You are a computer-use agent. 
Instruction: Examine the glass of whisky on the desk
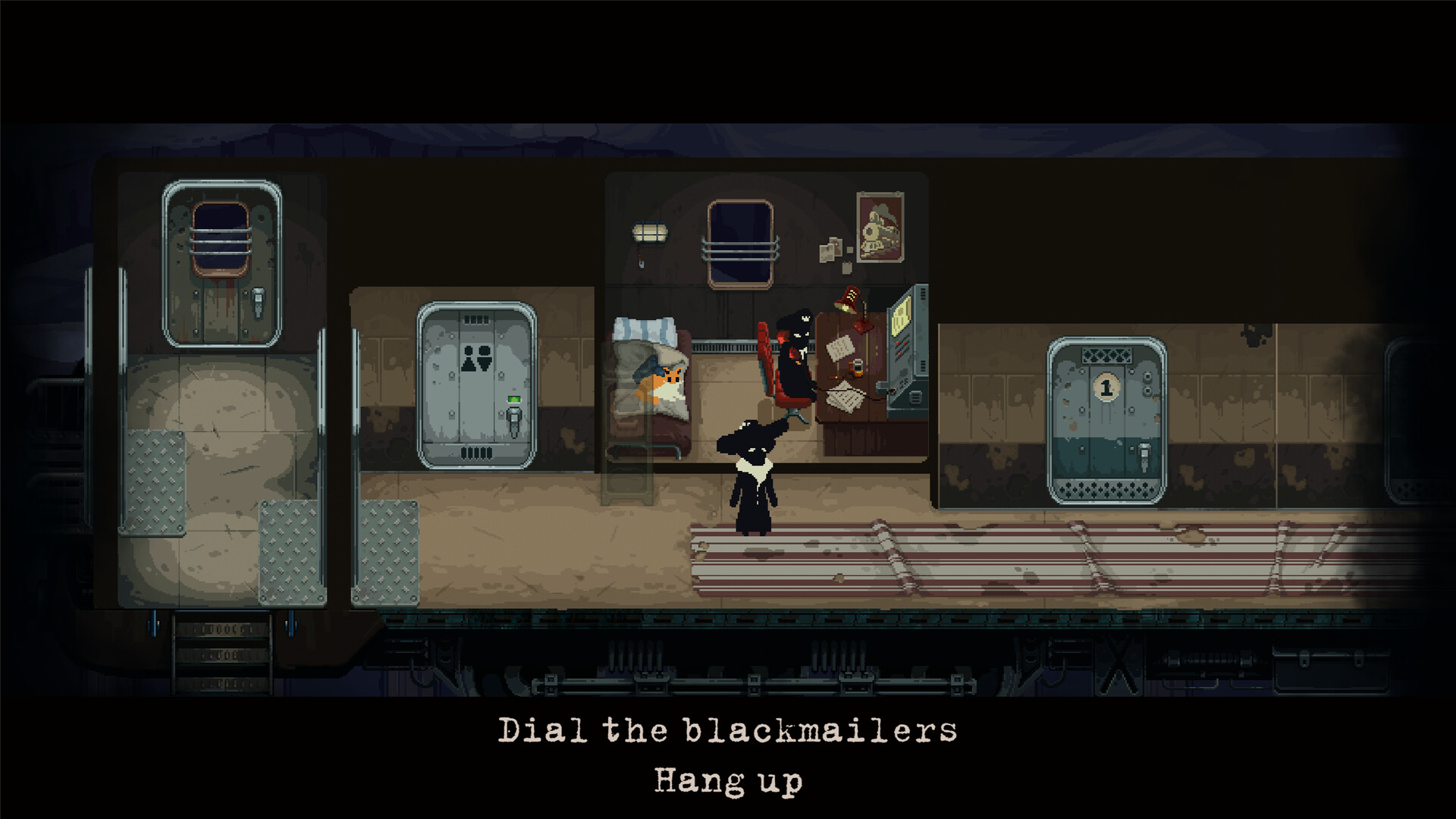(x=856, y=370)
